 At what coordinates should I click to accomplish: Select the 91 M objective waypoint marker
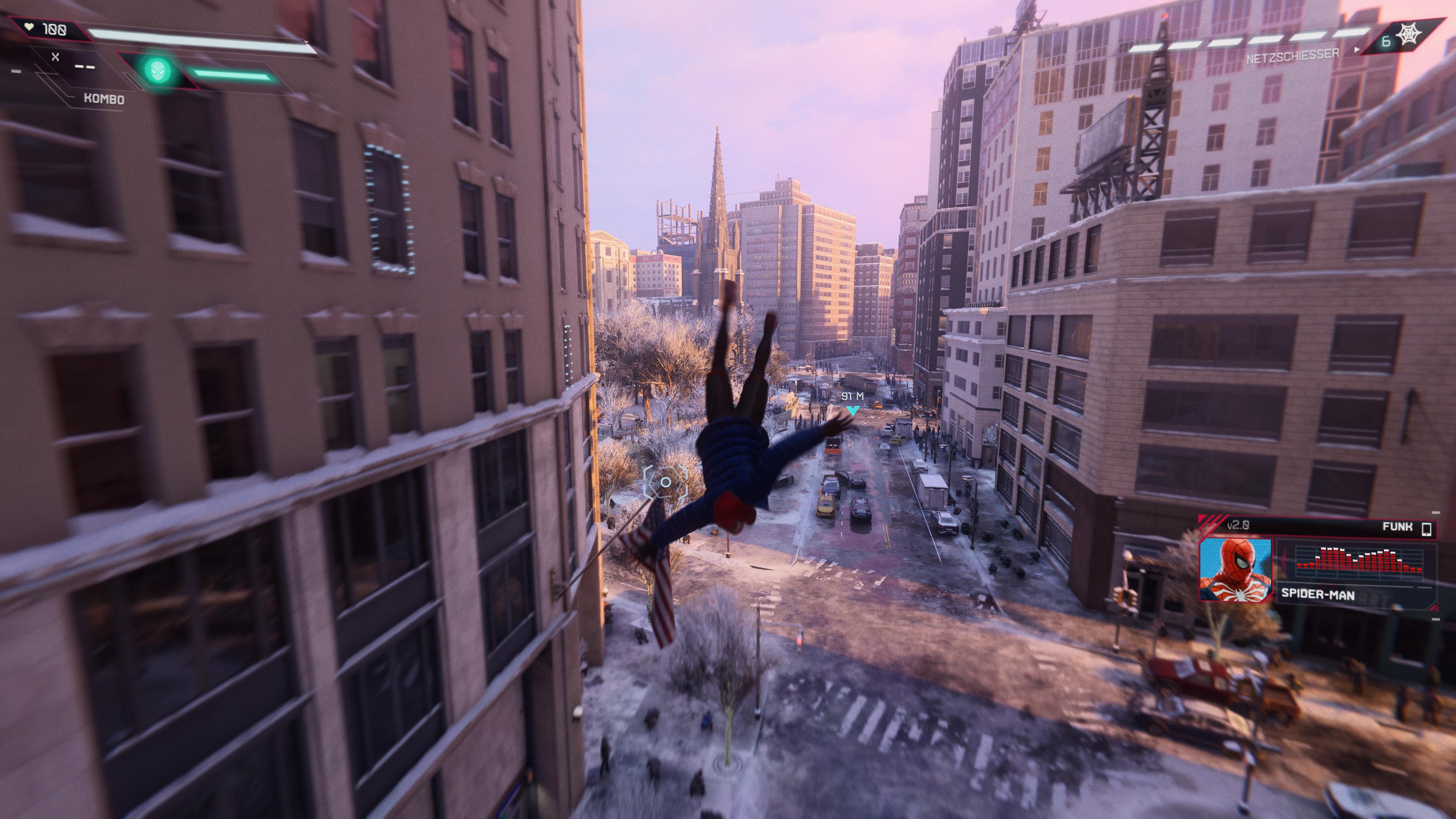852,410
